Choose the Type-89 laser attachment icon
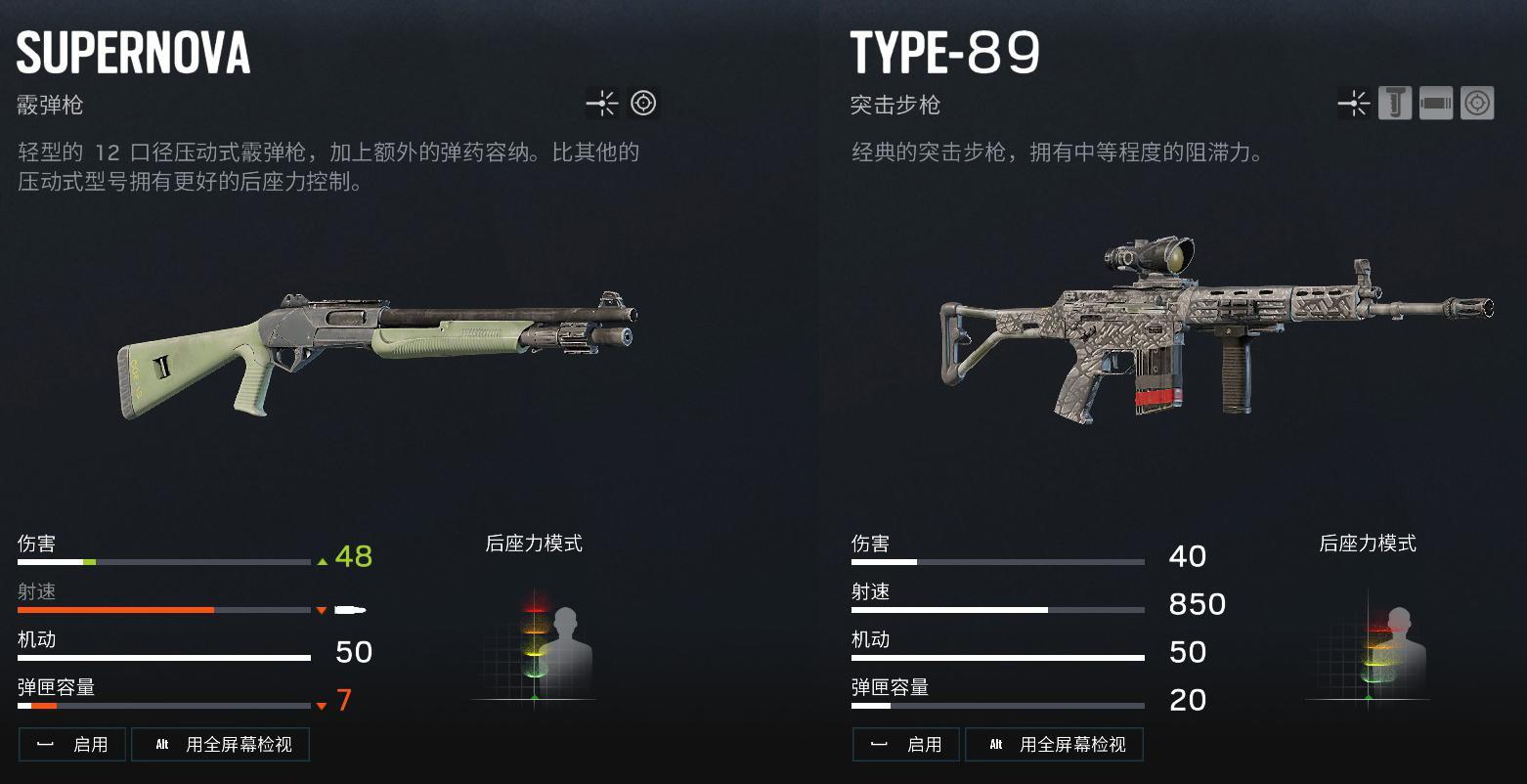1527x784 pixels. point(1354,103)
